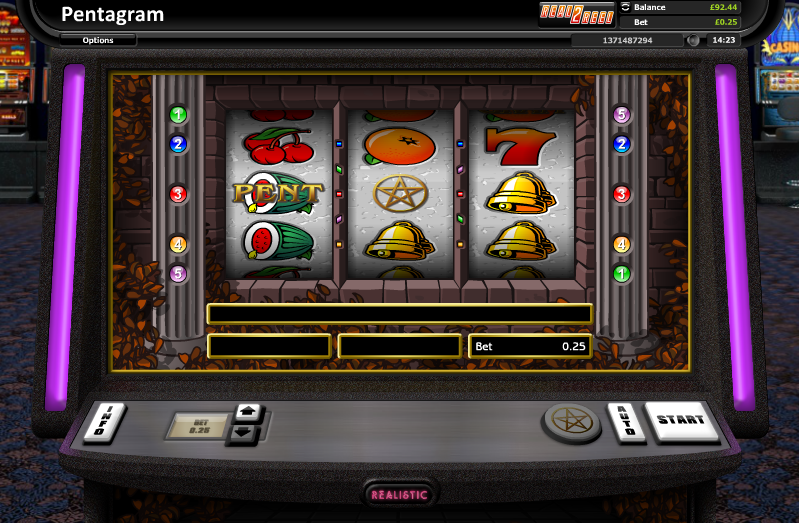799x523 pixels.
Task: Click the refresh icon beside Balance
Action: pyautogui.click(x=627, y=7)
